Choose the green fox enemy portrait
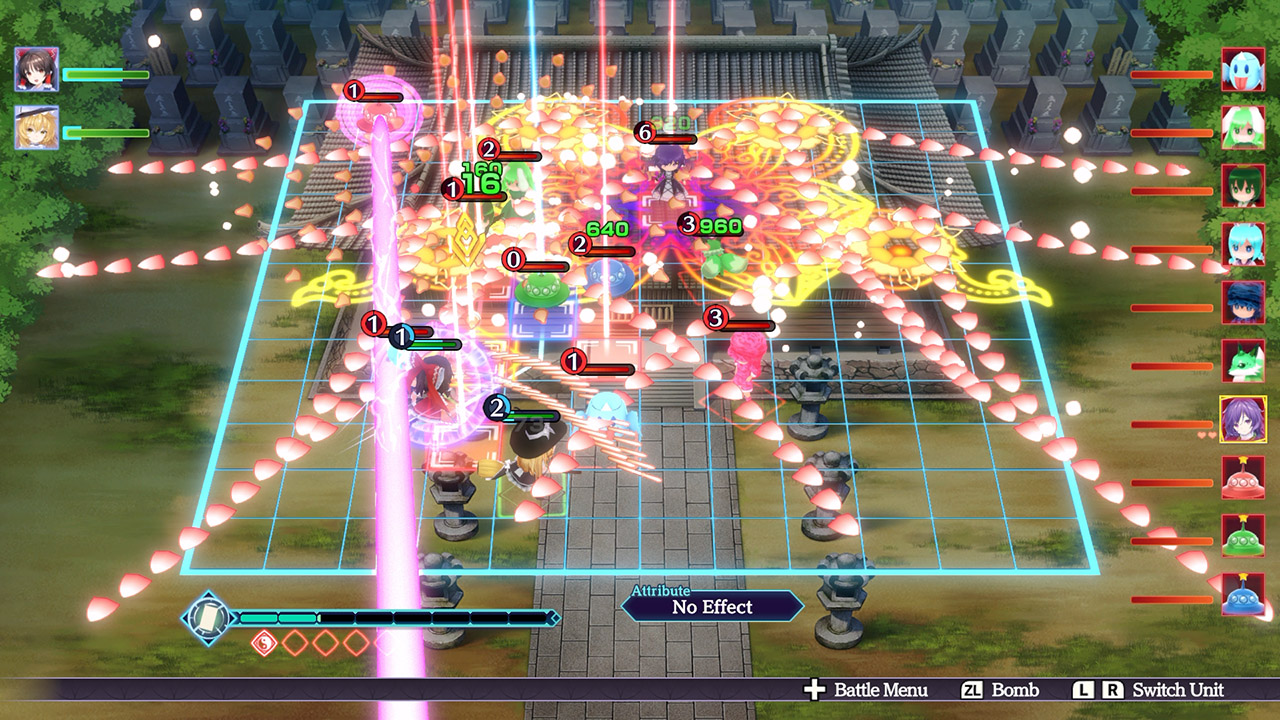This screenshot has width=1280, height=720. (x=1243, y=360)
